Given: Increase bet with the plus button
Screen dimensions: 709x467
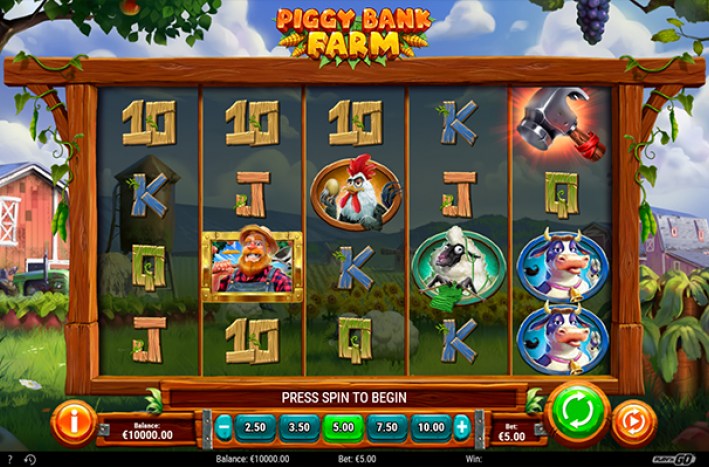Looking at the screenshot, I should 462,428.
